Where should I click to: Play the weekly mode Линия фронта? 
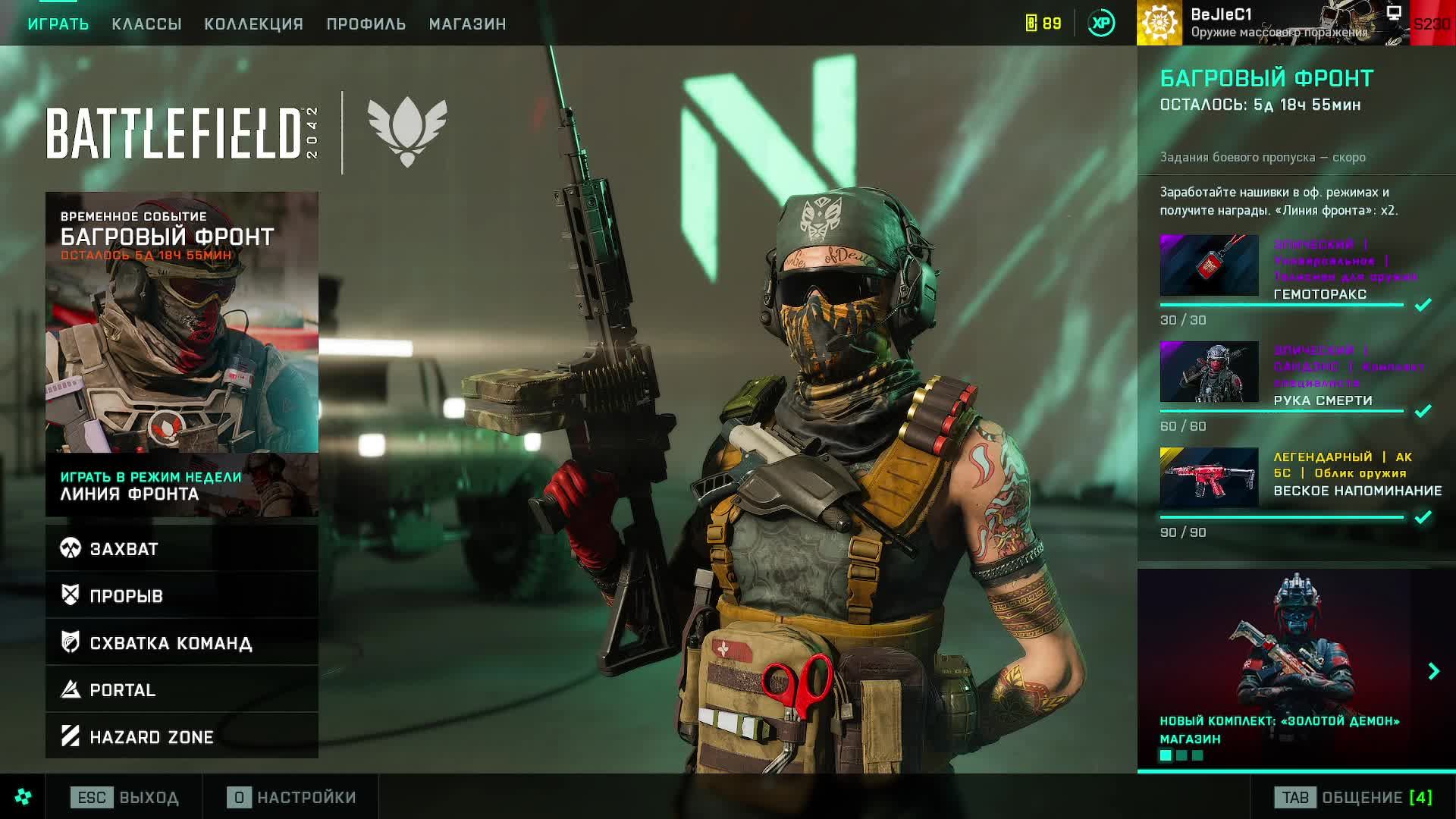(182, 485)
